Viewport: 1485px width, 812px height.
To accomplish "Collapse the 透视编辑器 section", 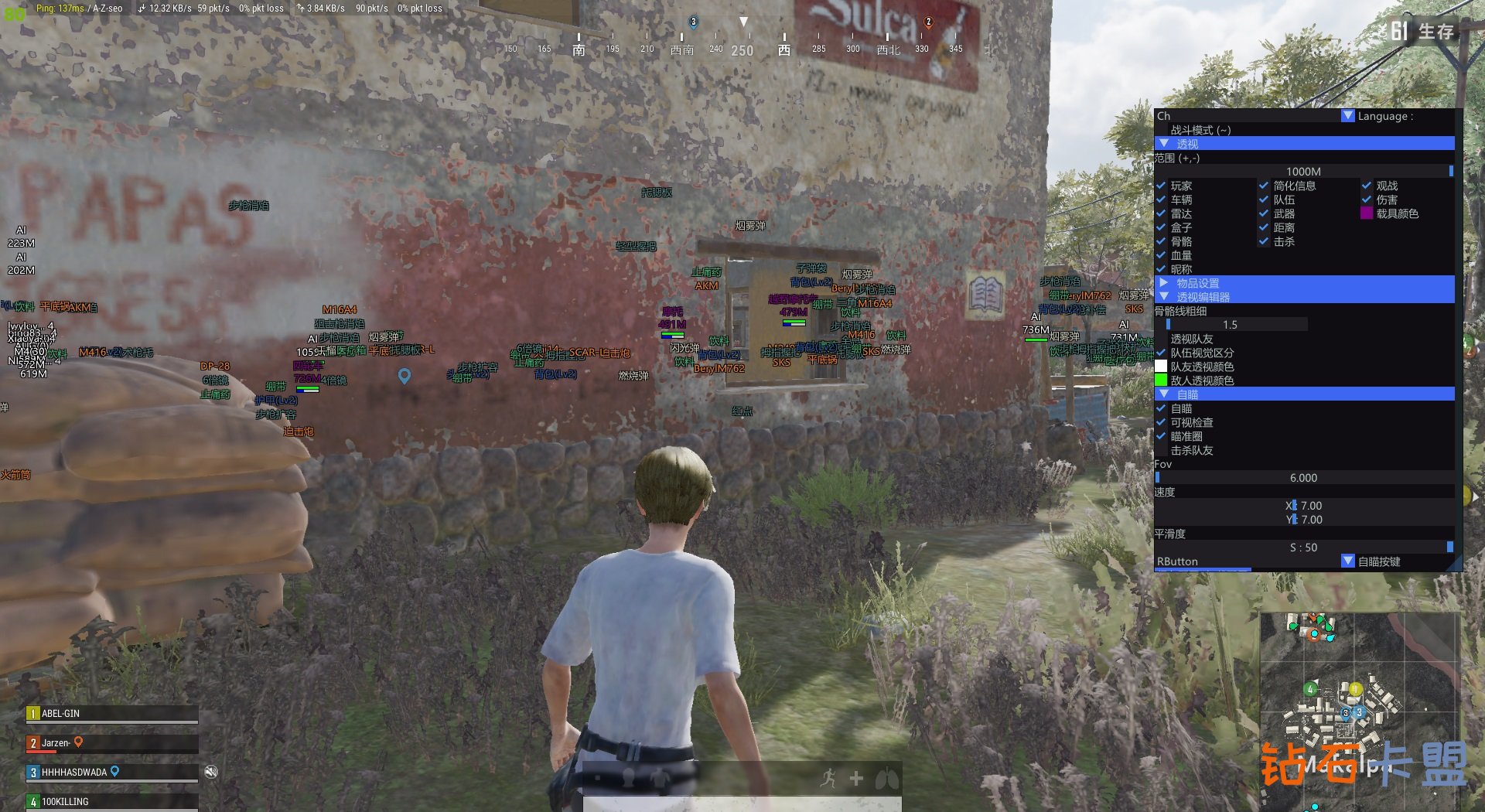I will point(1164,297).
